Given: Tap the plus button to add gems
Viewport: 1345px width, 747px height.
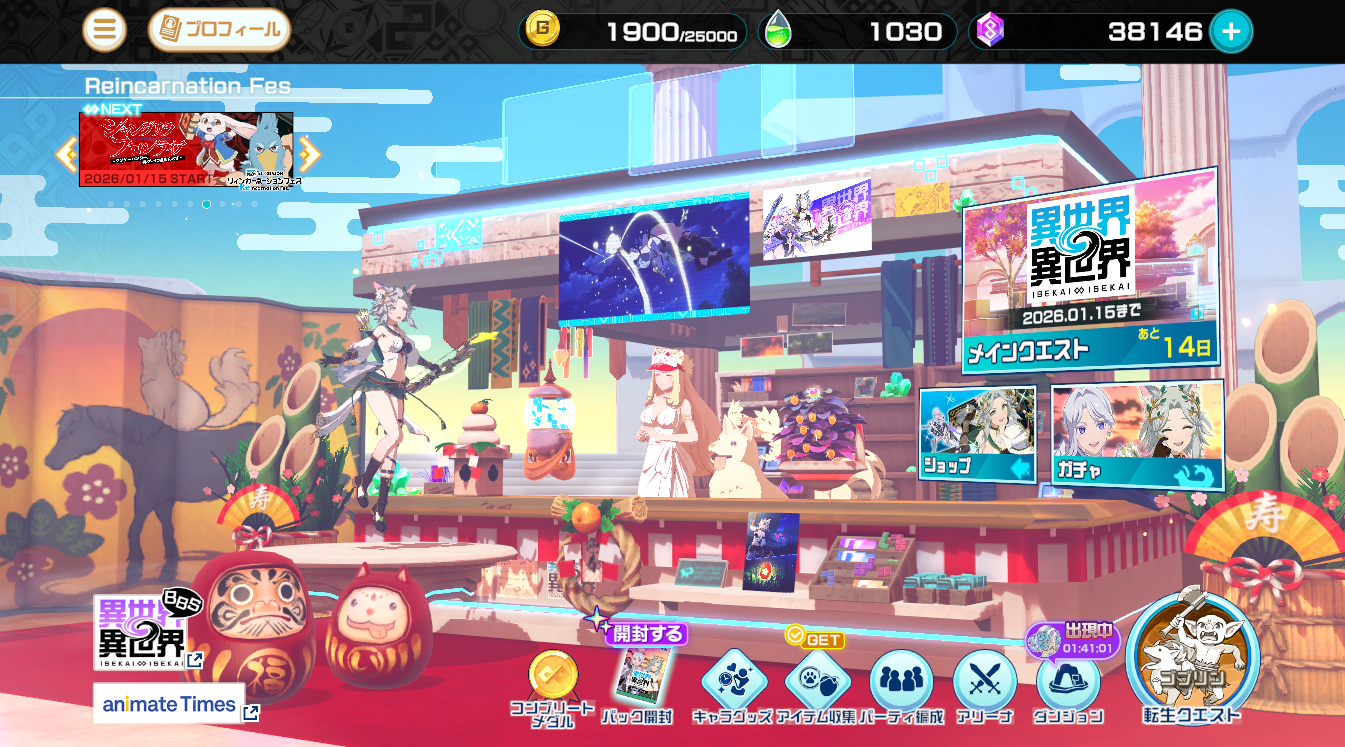Looking at the screenshot, I should [x=1231, y=32].
